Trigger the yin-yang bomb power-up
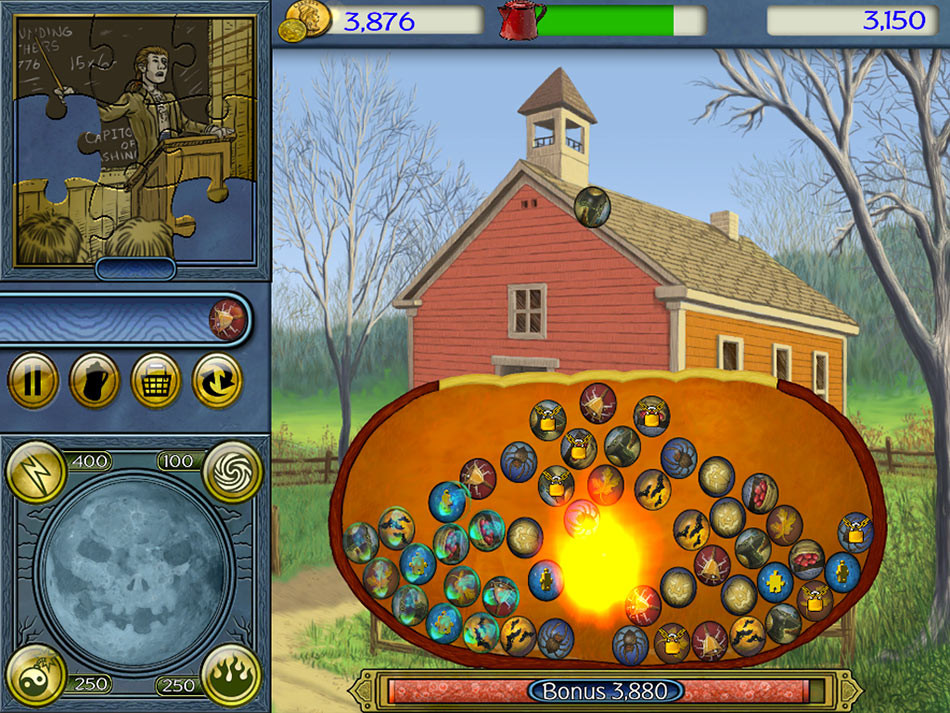 tap(36, 675)
